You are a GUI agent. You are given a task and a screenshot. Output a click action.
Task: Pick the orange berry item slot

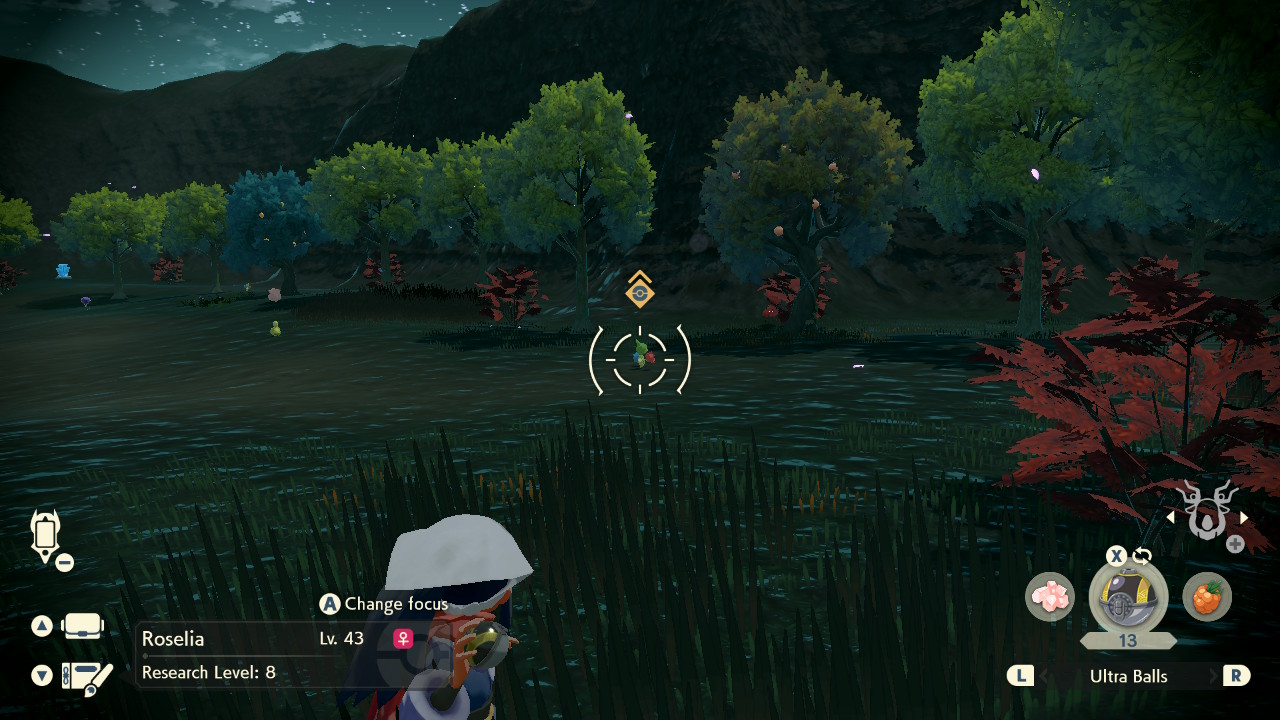pyautogui.click(x=1207, y=597)
